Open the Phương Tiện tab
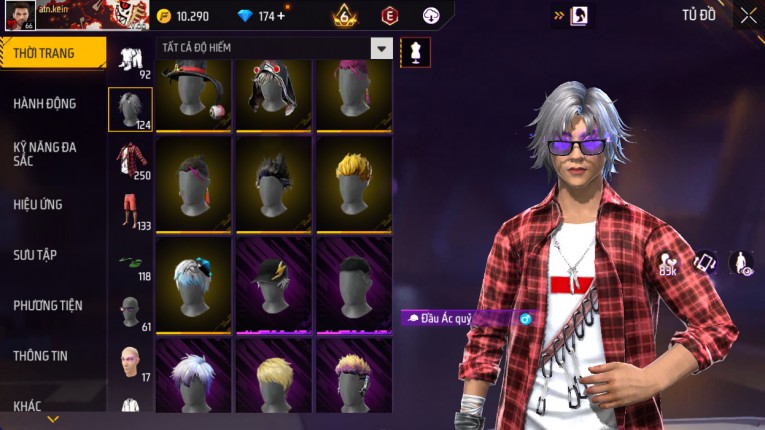The height and width of the screenshot is (430, 765). 48,305
